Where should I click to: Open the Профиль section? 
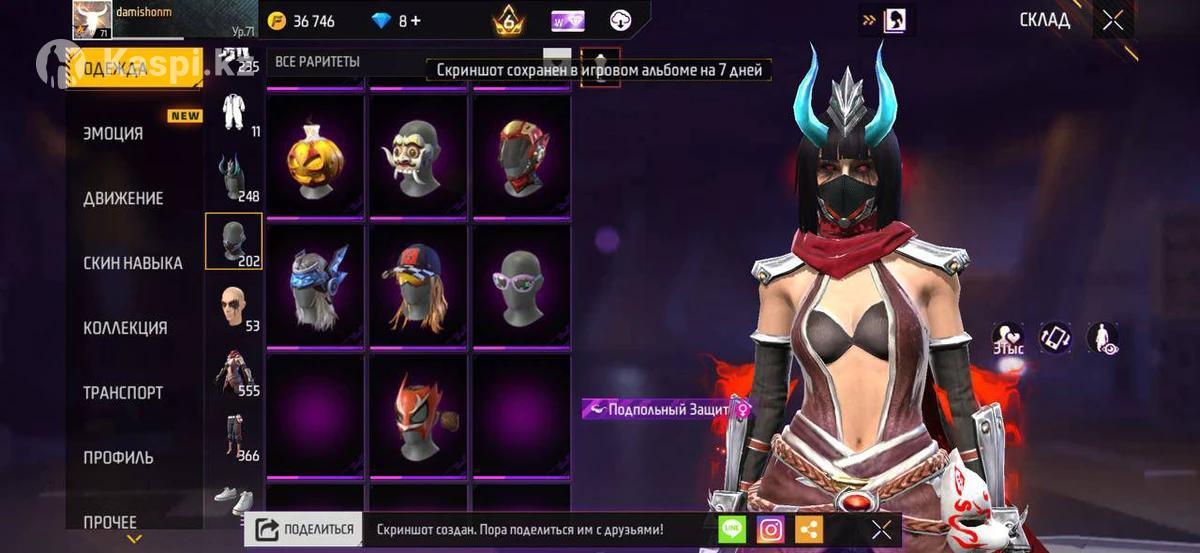pyautogui.click(x=118, y=458)
